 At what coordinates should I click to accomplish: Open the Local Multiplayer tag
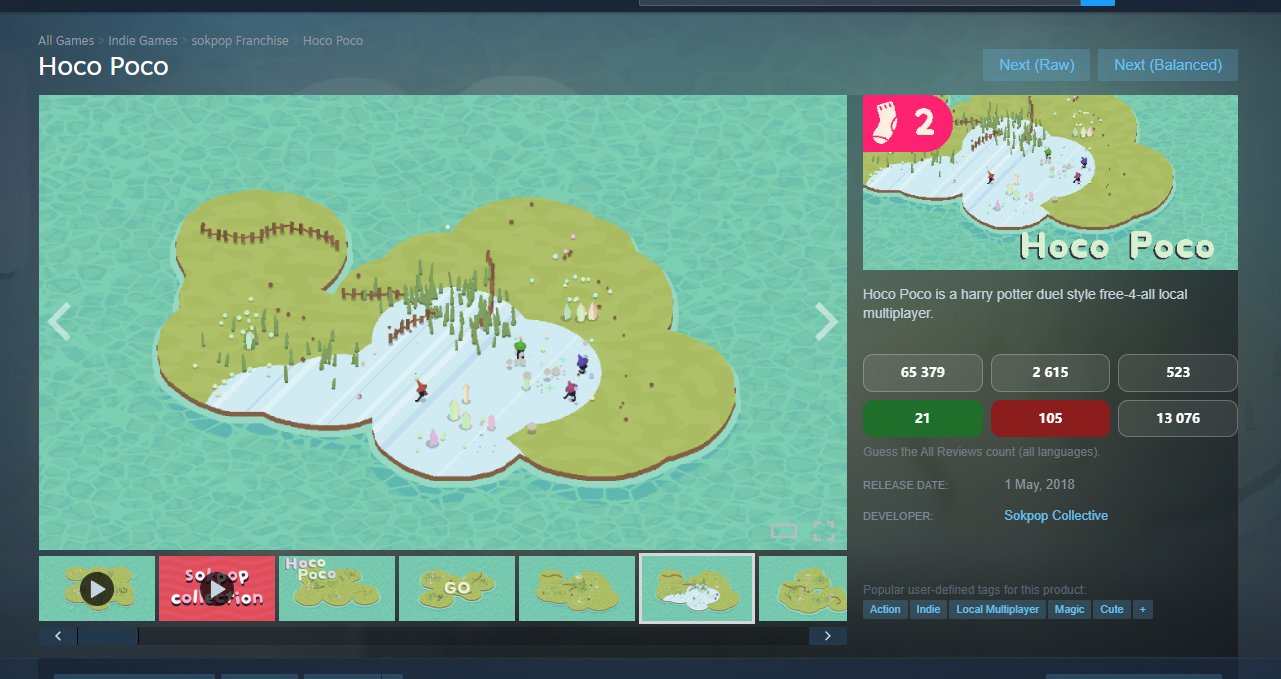point(997,609)
